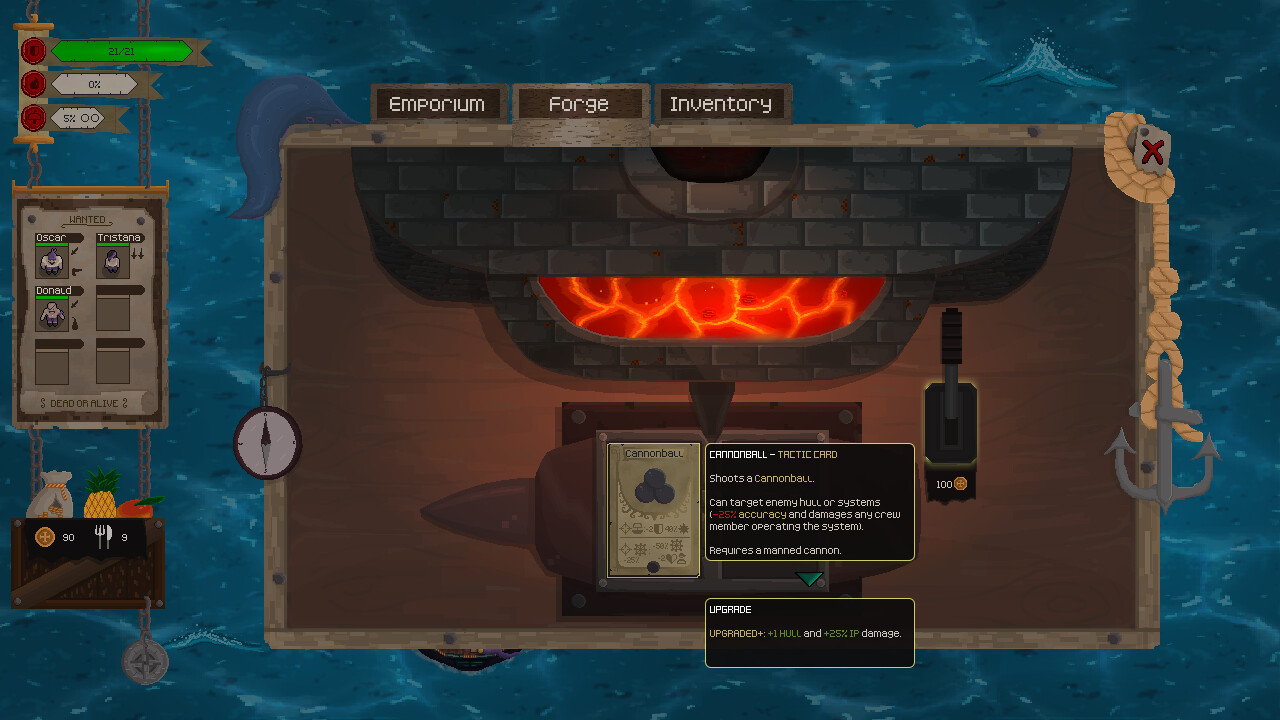1280x720 pixels.
Task: Click the compass hanging beside the forge
Action: (x=266, y=441)
